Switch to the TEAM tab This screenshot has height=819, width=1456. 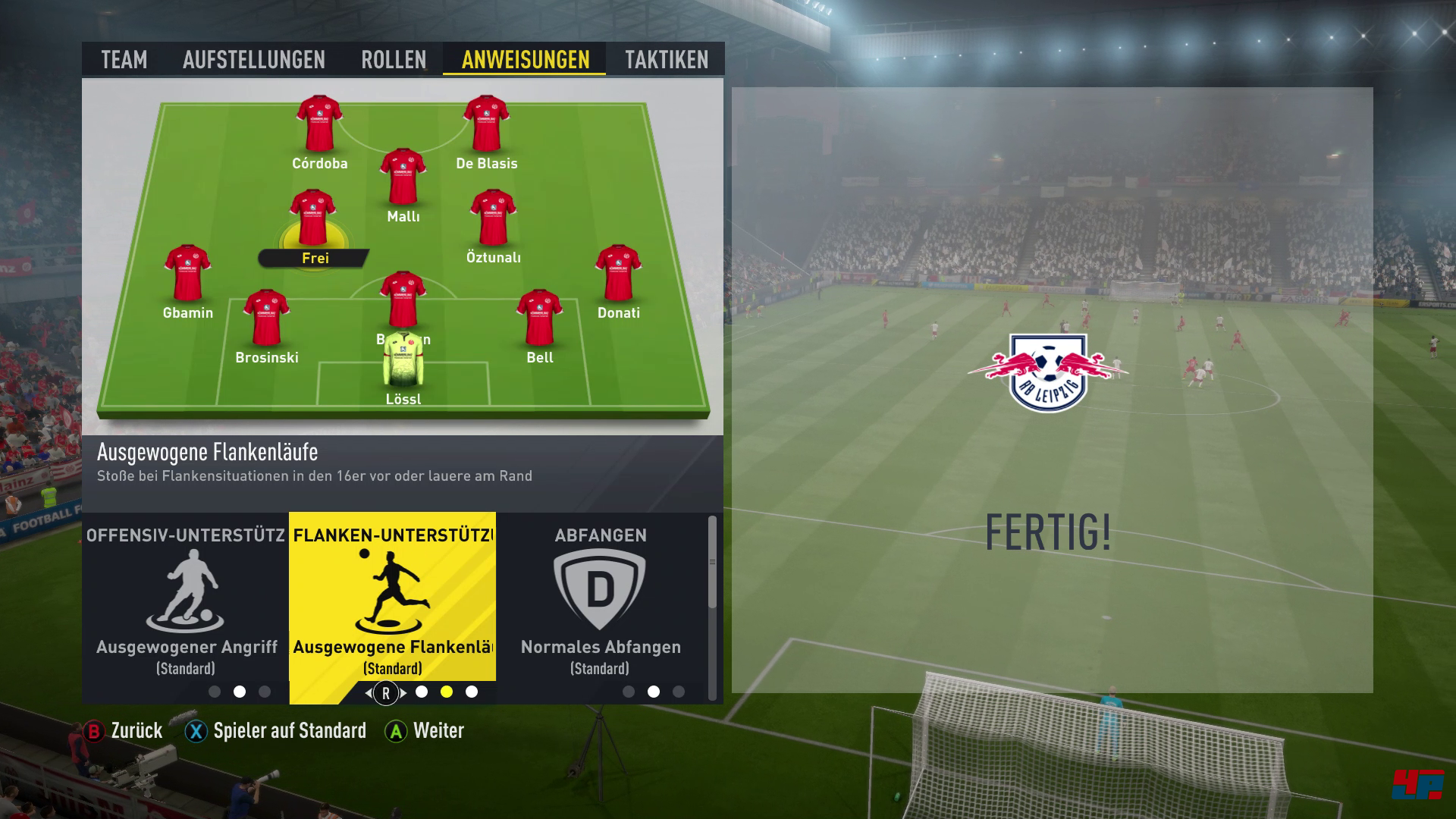pos(124,59)
